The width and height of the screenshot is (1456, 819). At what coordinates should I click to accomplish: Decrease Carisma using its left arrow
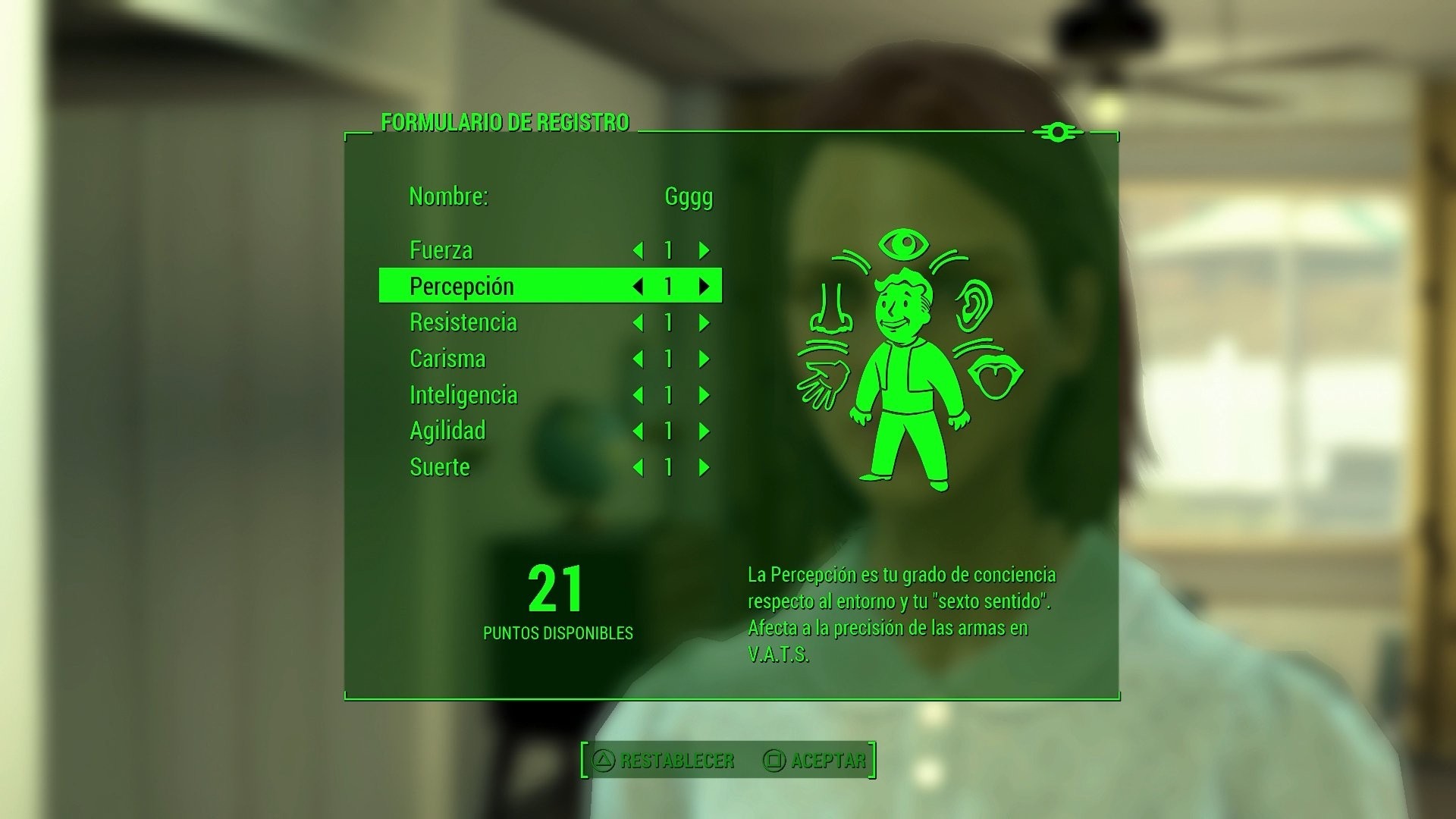[639, 359]
